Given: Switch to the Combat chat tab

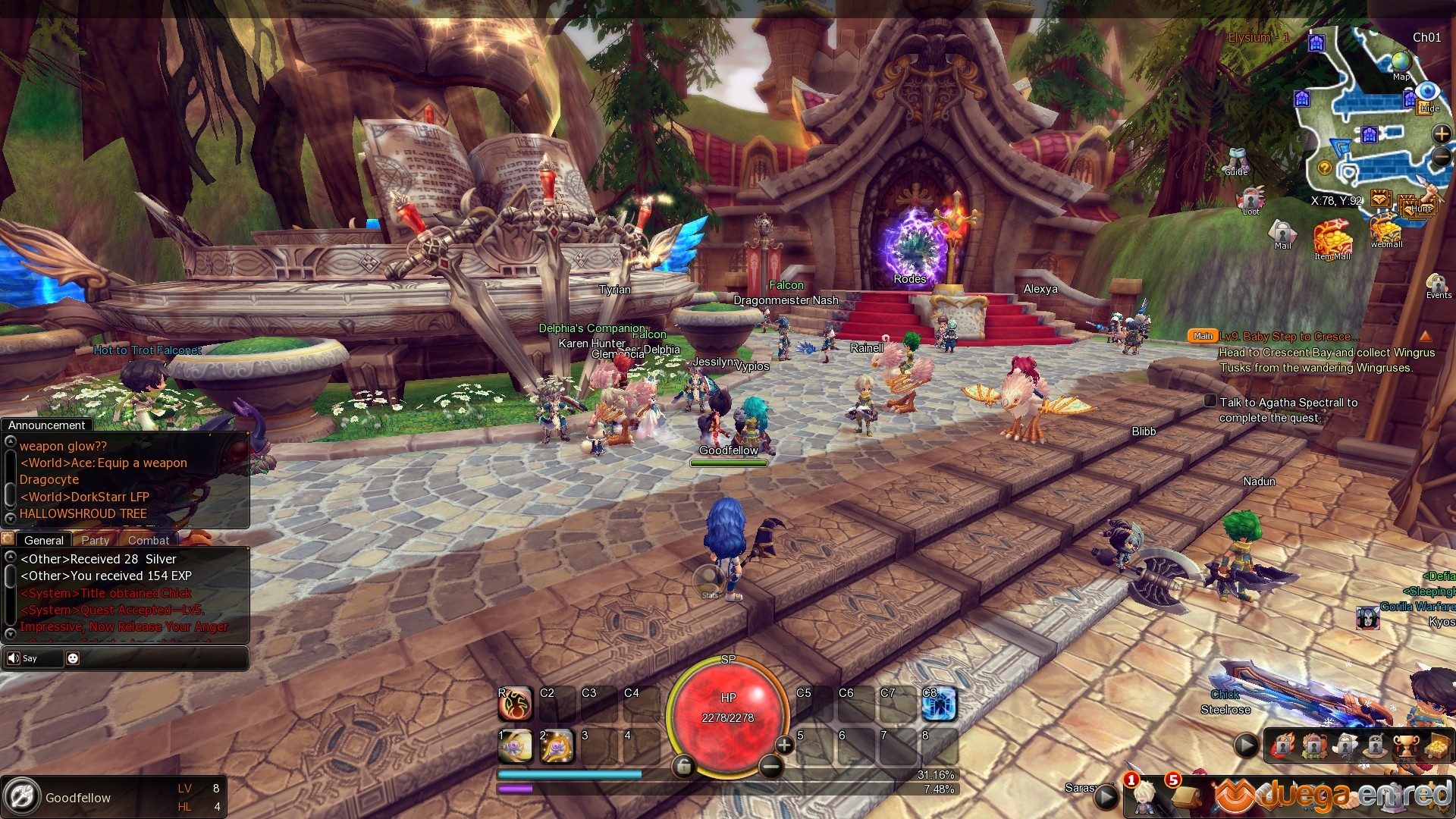Looking at the screenshot, I should pyautogui.click(x=149, y=540).
